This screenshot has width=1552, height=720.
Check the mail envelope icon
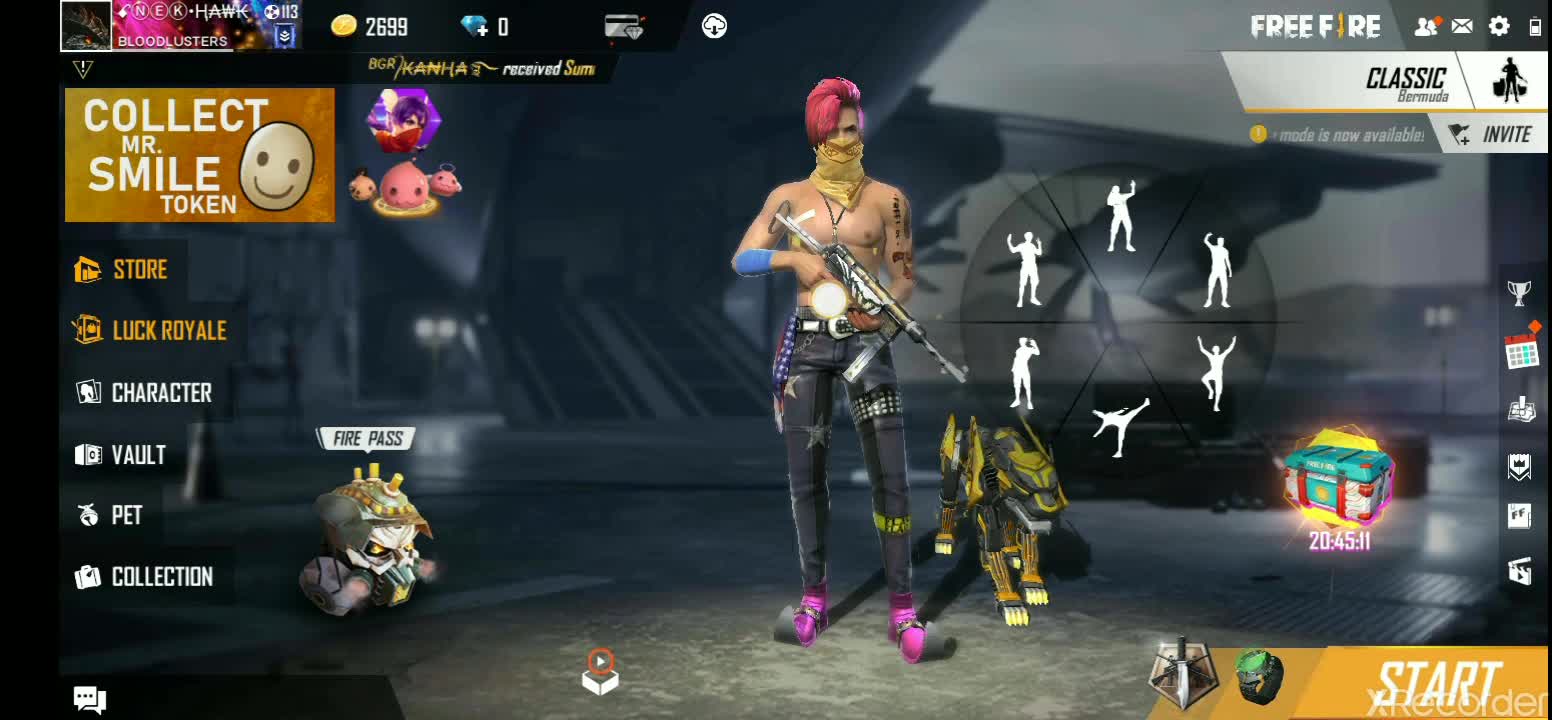point(1462,27)
